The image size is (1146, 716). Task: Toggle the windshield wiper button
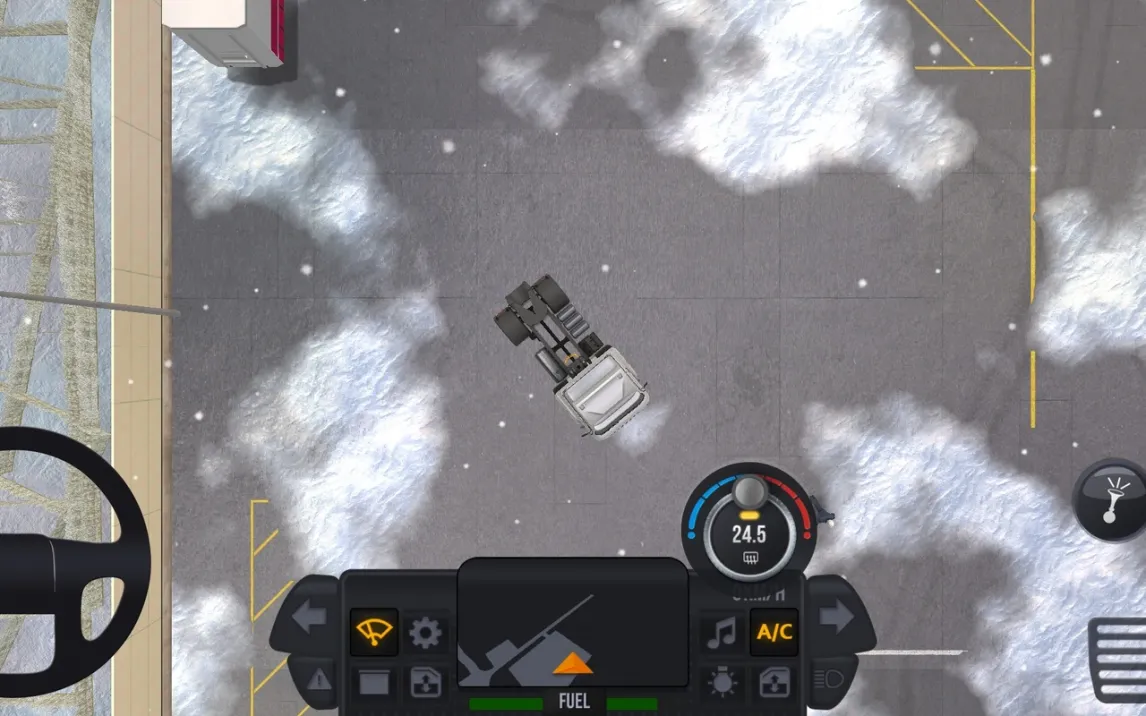[373, 632]
